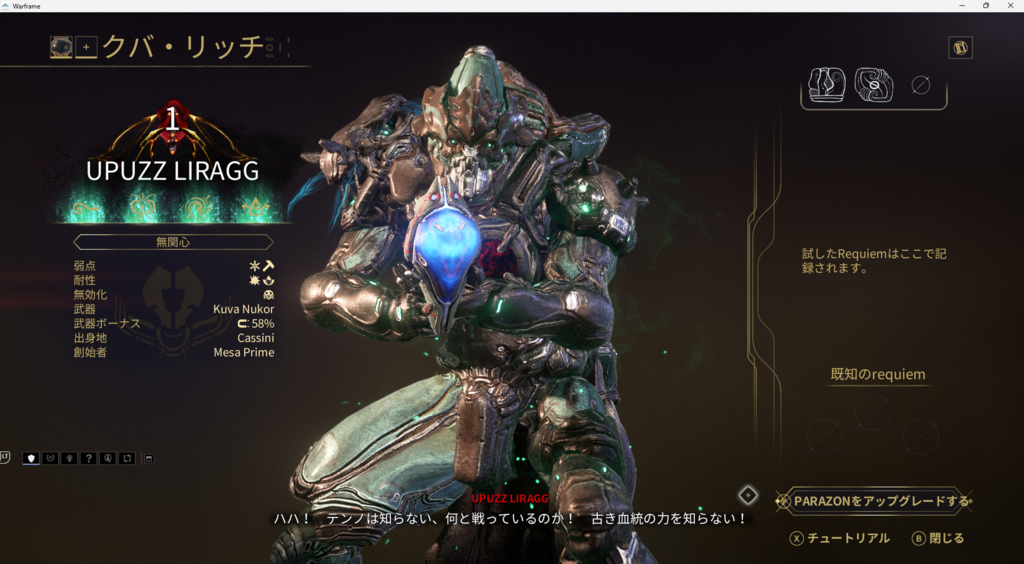This screenshot has width=1024, height=564.
Task: Open the gold codex icon in the top-right corner
Action: [x=960, y=48]
